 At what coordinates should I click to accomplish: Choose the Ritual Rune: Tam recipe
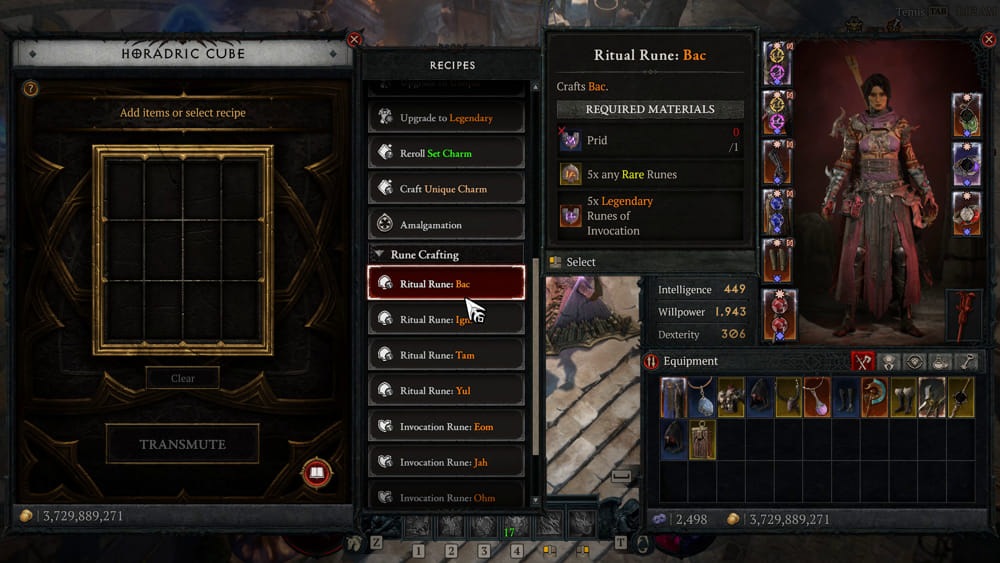click(x=446, y=355)
